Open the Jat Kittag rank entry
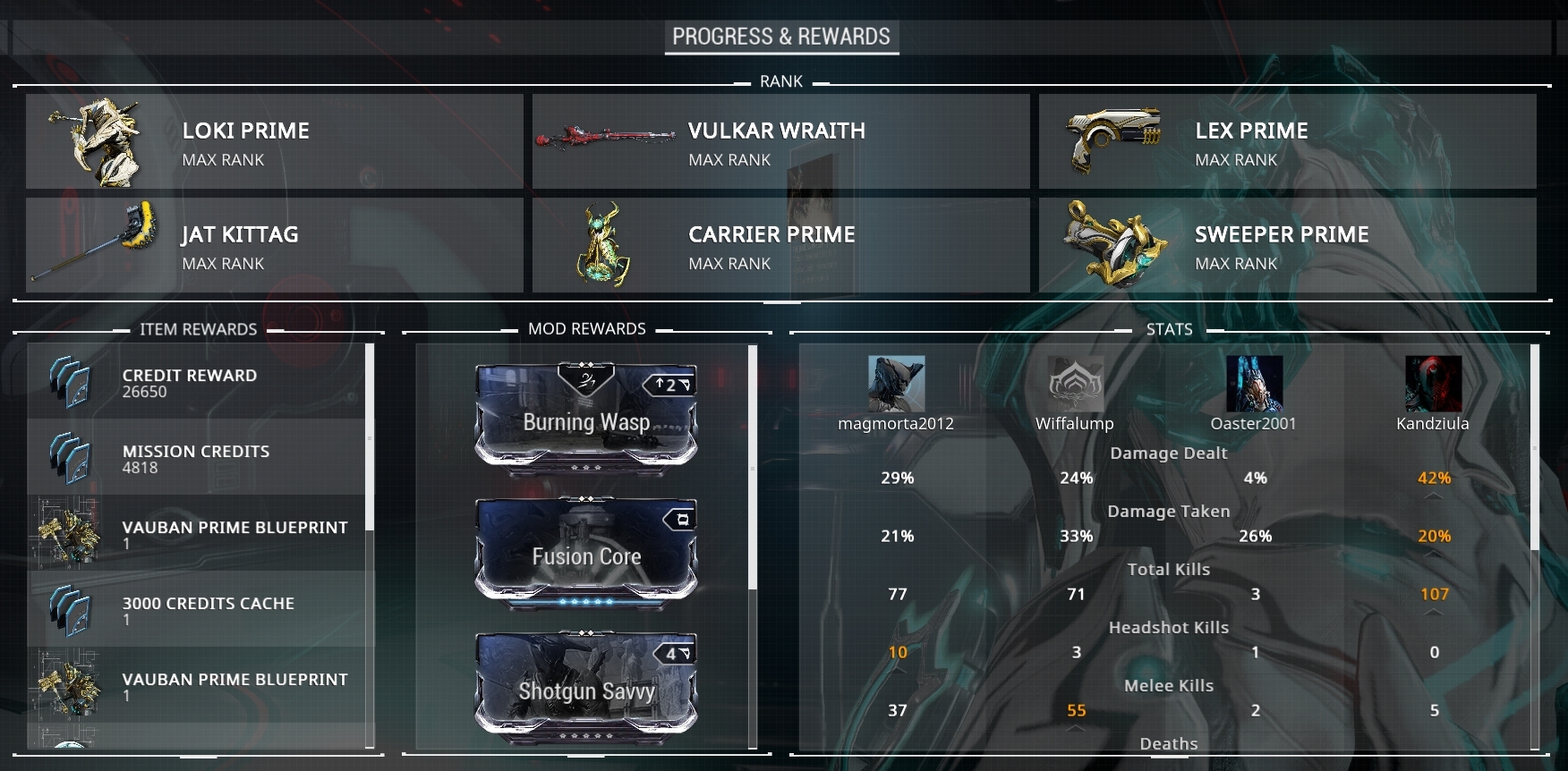The height and width of the screenshot is (771, 1568). point(274,245)
